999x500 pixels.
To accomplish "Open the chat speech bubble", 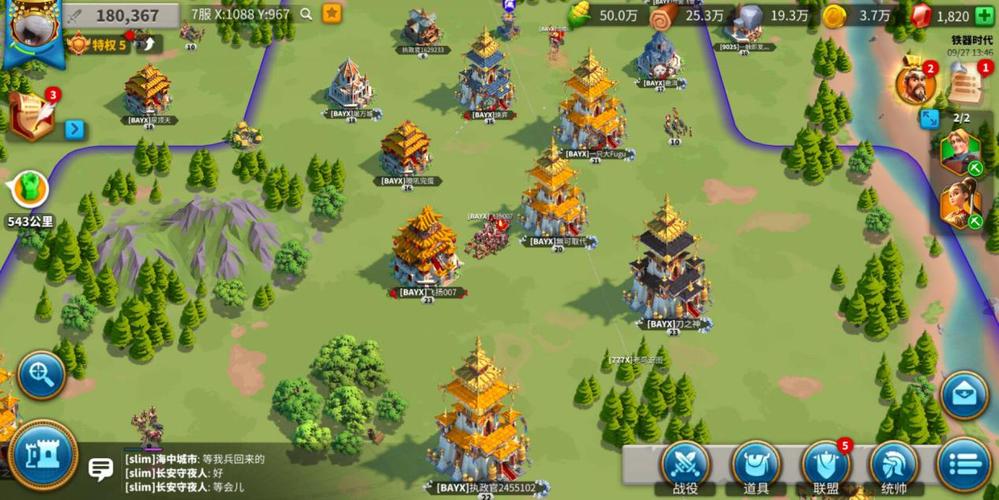I will coord(101,468).
